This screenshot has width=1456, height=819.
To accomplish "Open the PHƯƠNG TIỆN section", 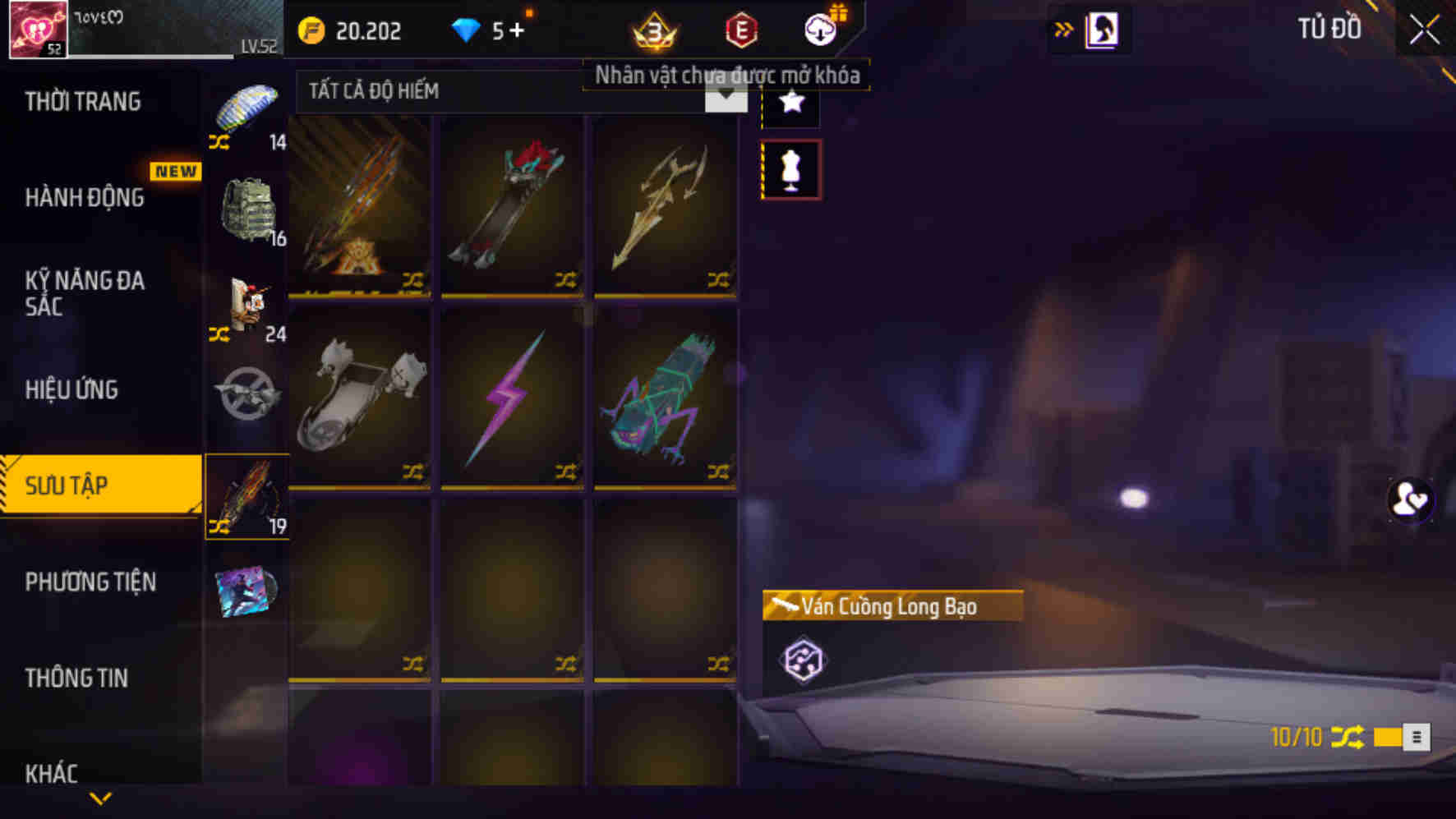I will click(x=90, y=582).
